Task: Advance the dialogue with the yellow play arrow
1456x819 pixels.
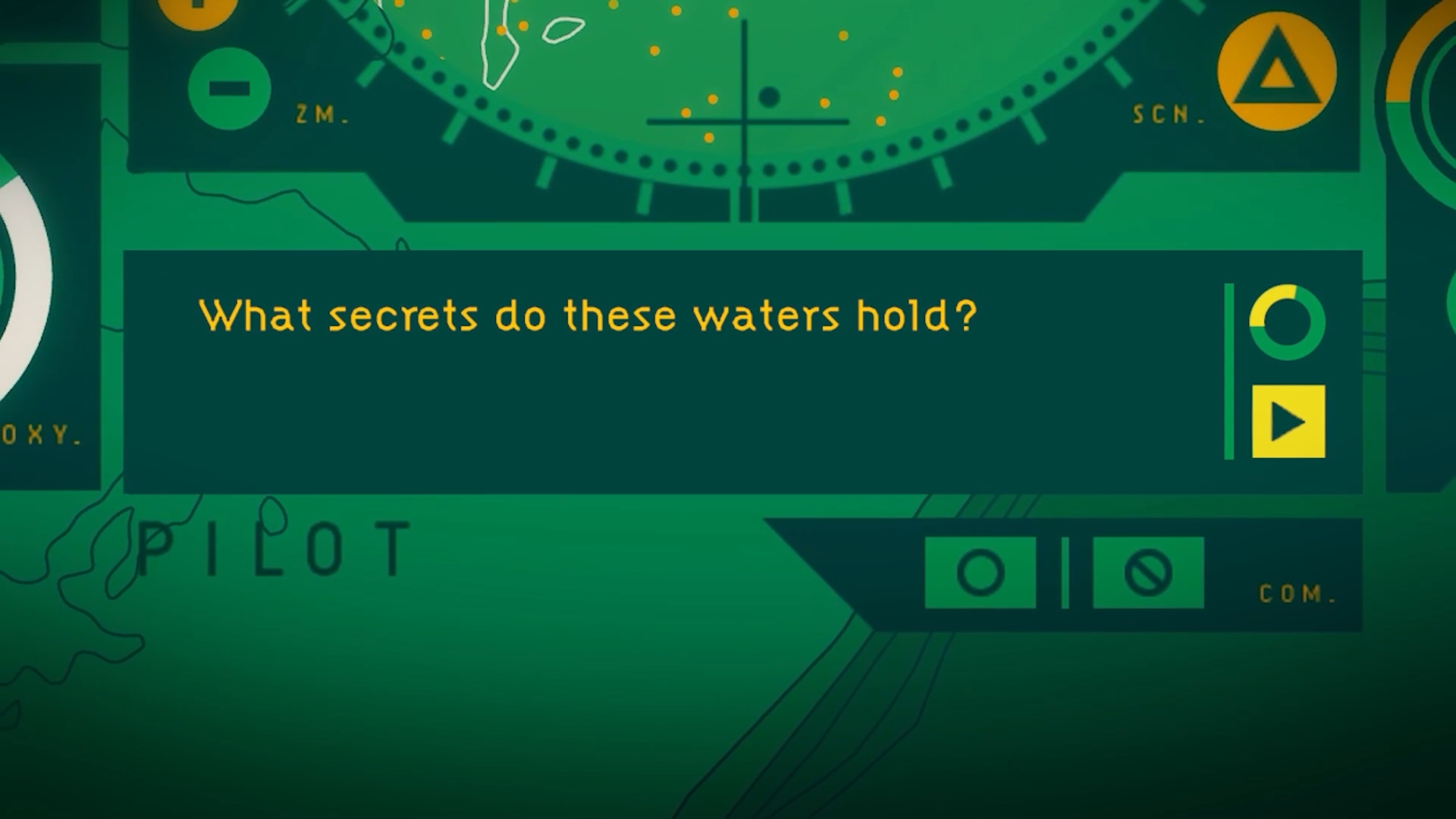Action: [1288, 422]
